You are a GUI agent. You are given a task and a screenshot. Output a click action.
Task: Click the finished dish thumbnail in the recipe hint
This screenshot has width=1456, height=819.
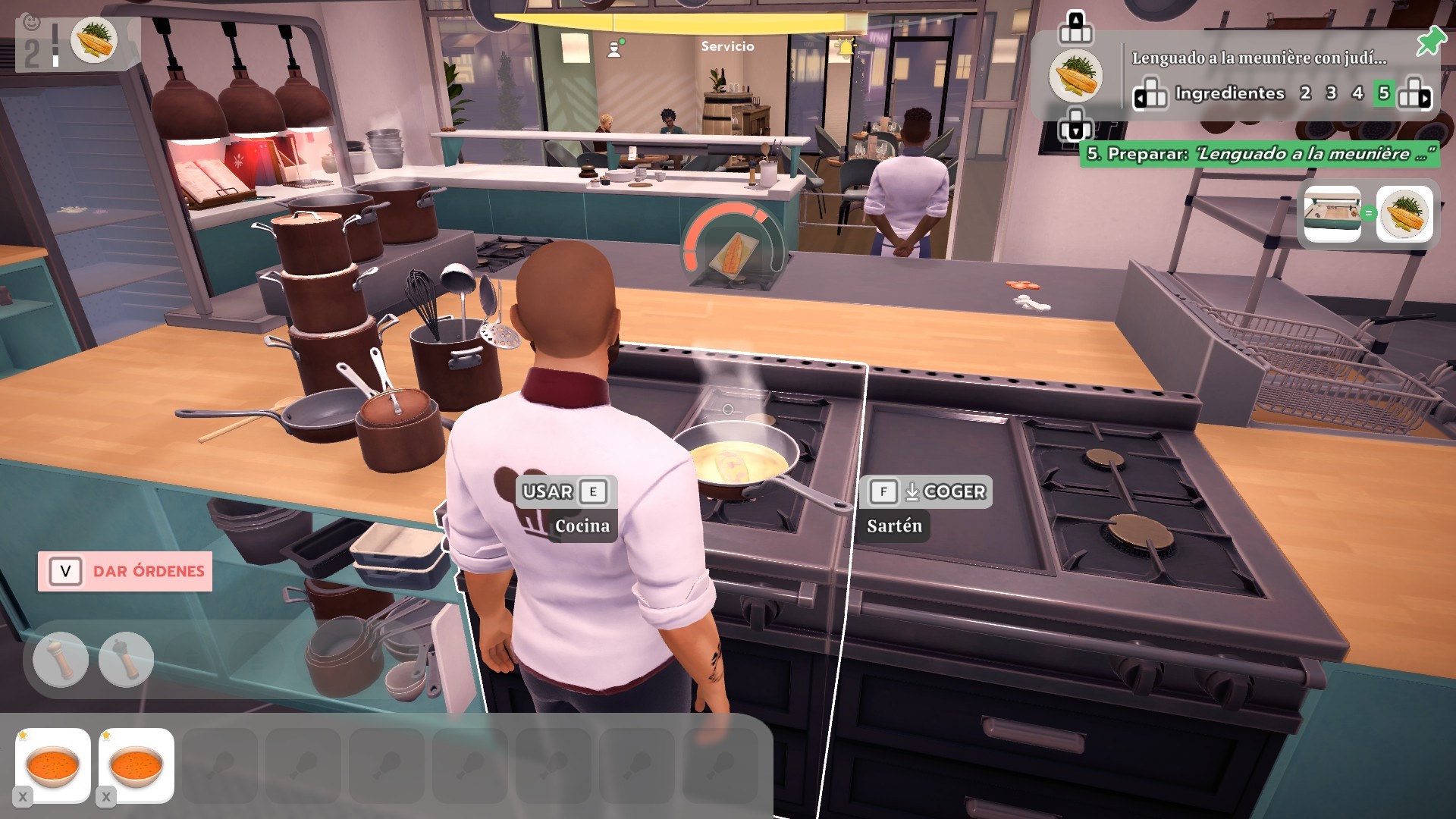point(1404,214)
